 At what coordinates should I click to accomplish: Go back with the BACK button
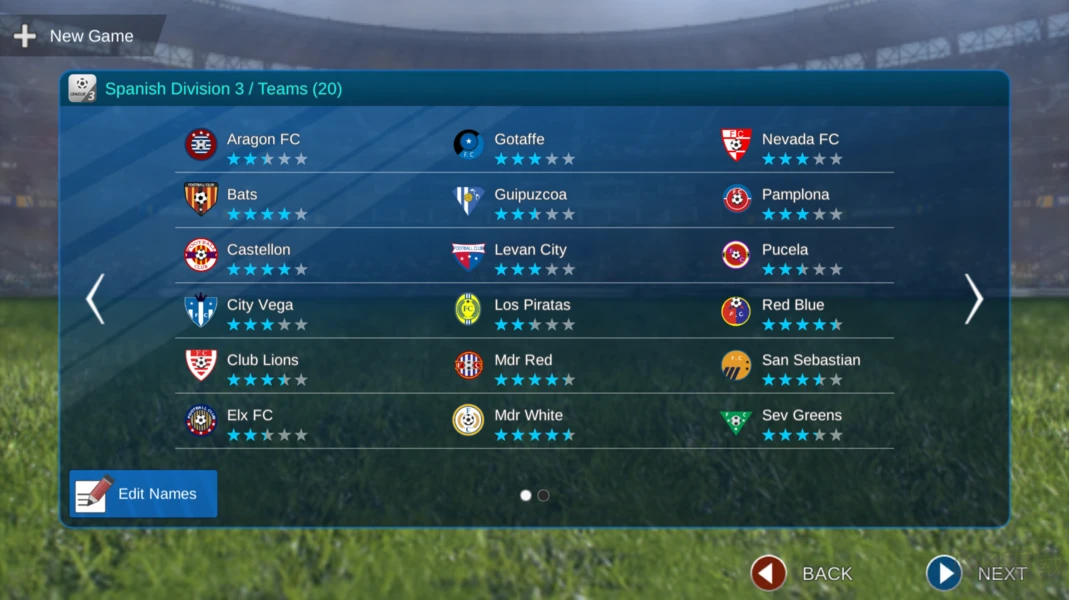(803, 573)
